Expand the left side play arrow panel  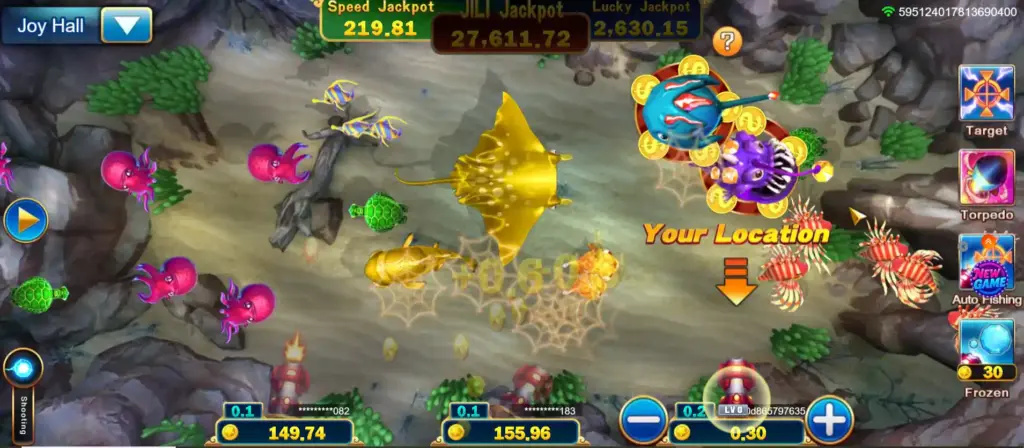(24, 221)
